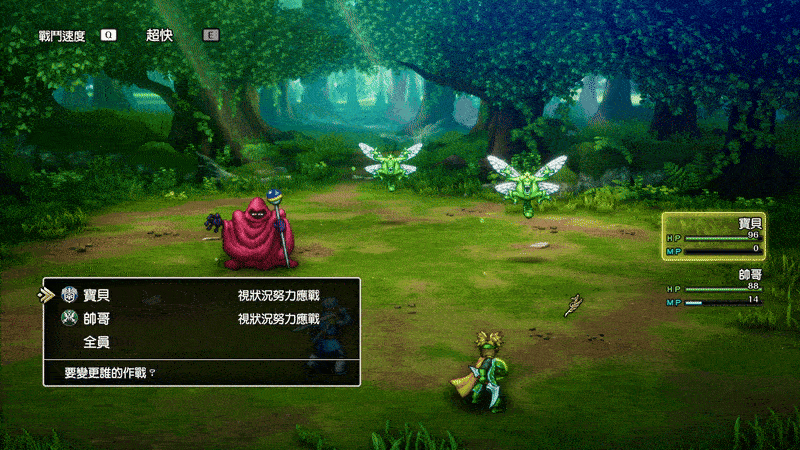Select the 全員 option
This screenshot has height=450, width=800.
pyautogui.click(x=97, y=342)
